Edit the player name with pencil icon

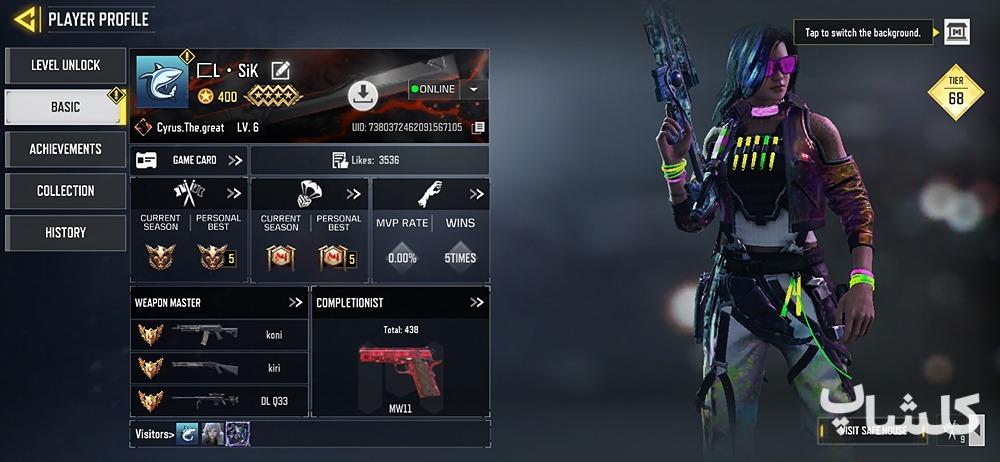[x=281, y=70]
